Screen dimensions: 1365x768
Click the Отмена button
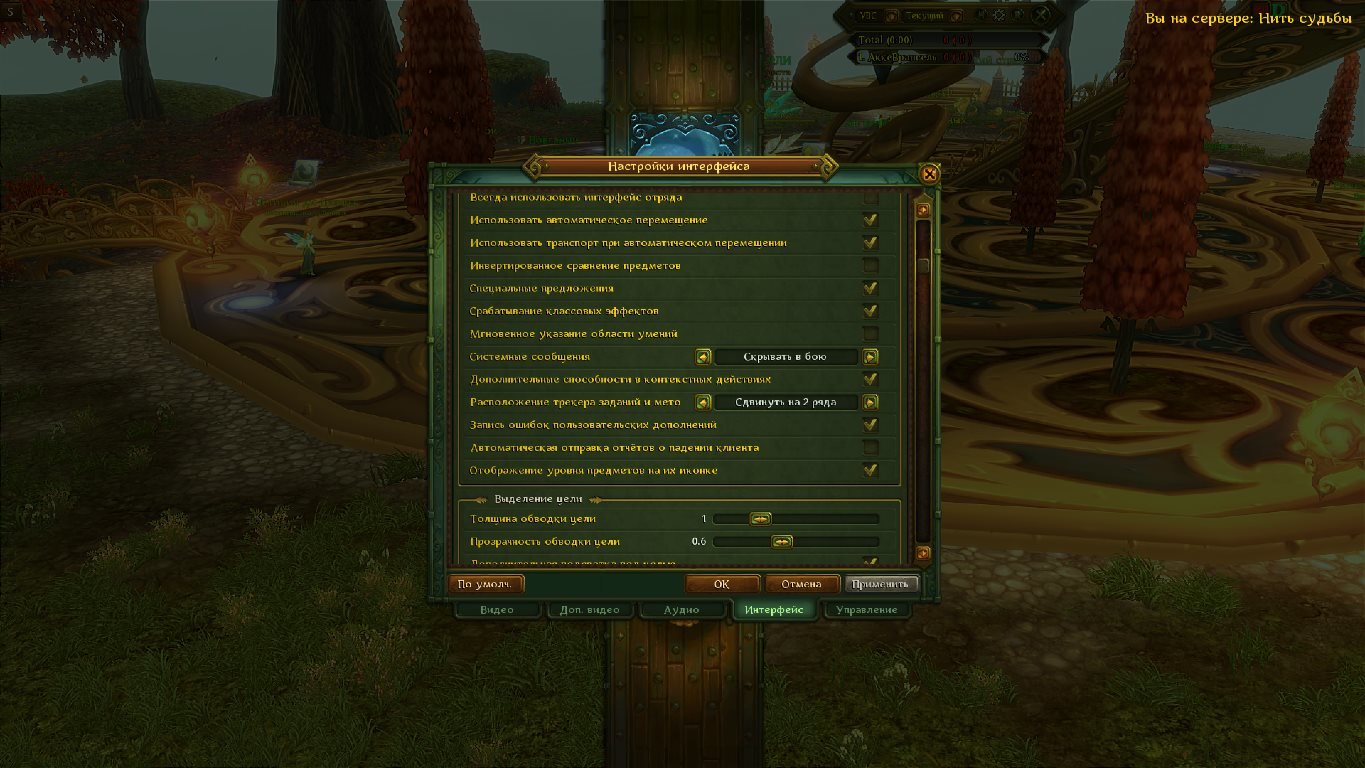(x=800, y=584)
